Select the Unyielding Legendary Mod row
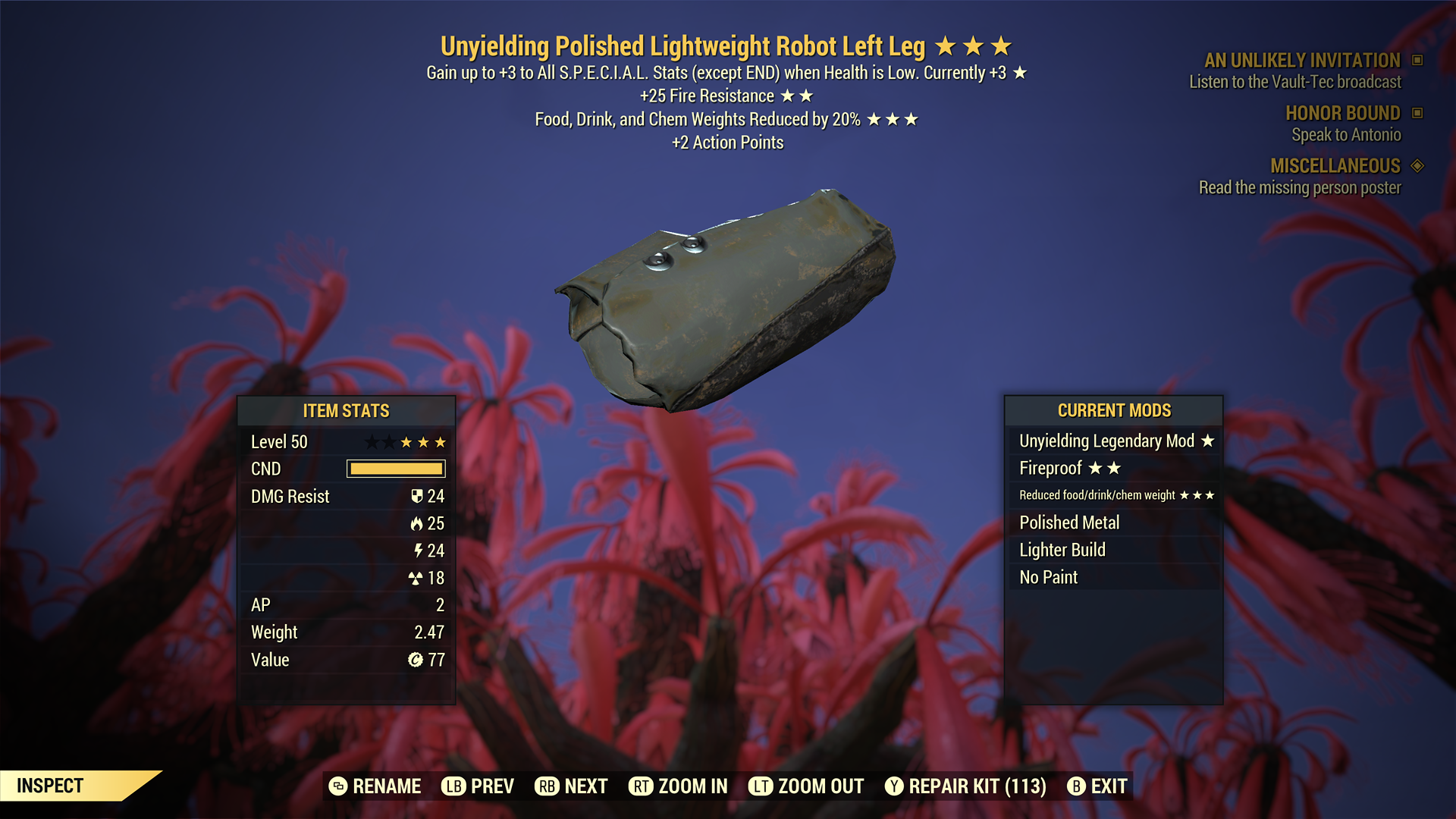This screenshot has height=819, width=1456. [x=1113, y=441]
